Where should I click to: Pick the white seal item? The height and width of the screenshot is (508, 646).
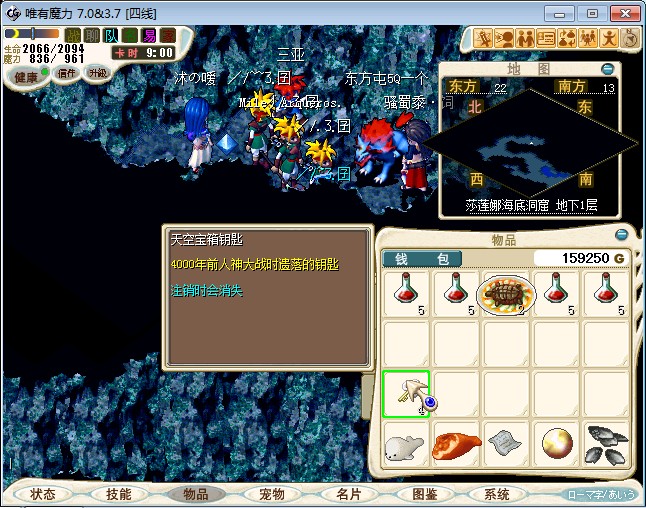pyautogui.click(x=406, y=444)
